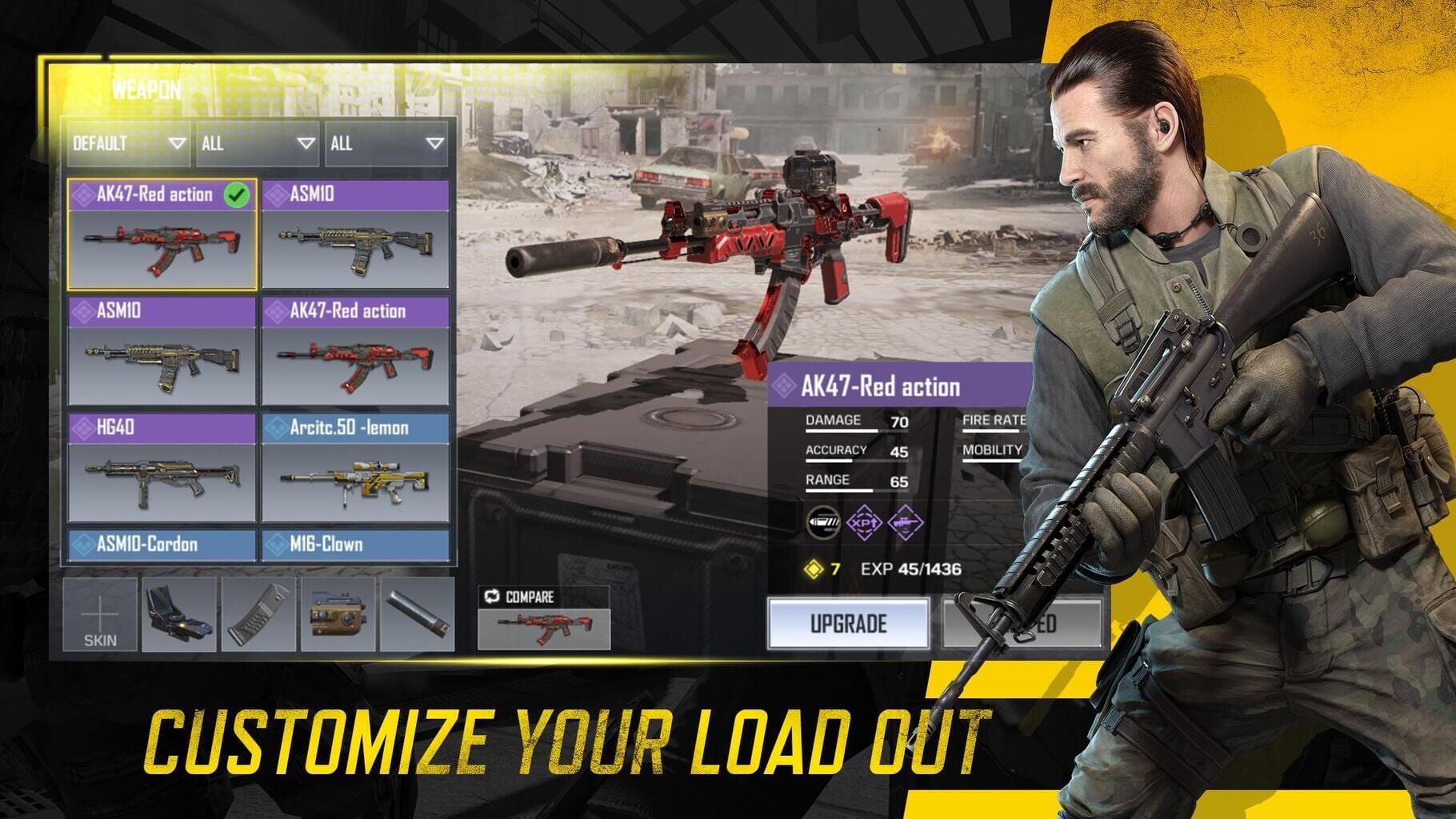This screenshot has width=1456, height=819.
Task: Toggle selection of the ASM10 weapon card
Action: (357, 232)
